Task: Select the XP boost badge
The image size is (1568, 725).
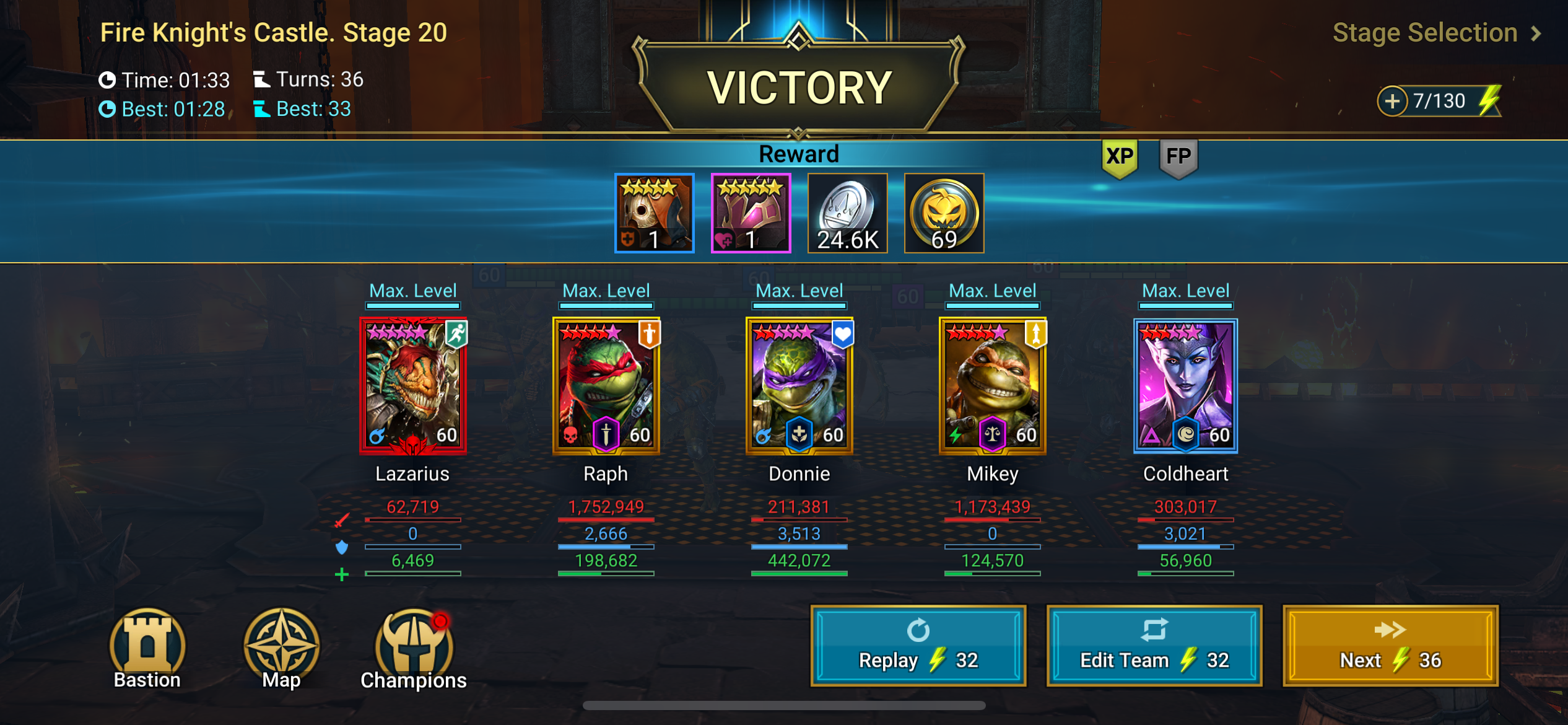Action: tap(1120, 157)
